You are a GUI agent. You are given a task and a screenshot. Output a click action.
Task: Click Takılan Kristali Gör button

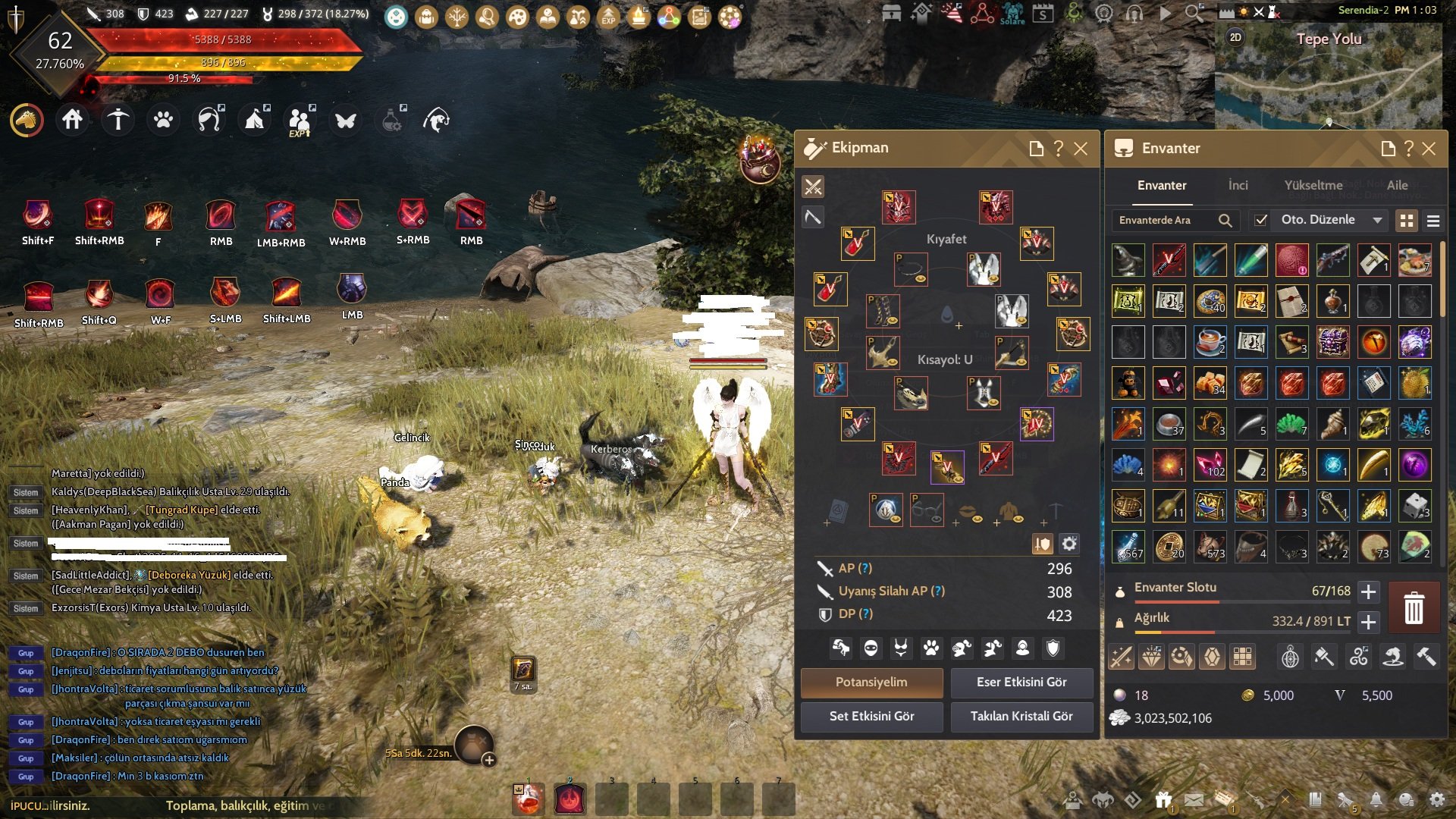click(1021, 717)
